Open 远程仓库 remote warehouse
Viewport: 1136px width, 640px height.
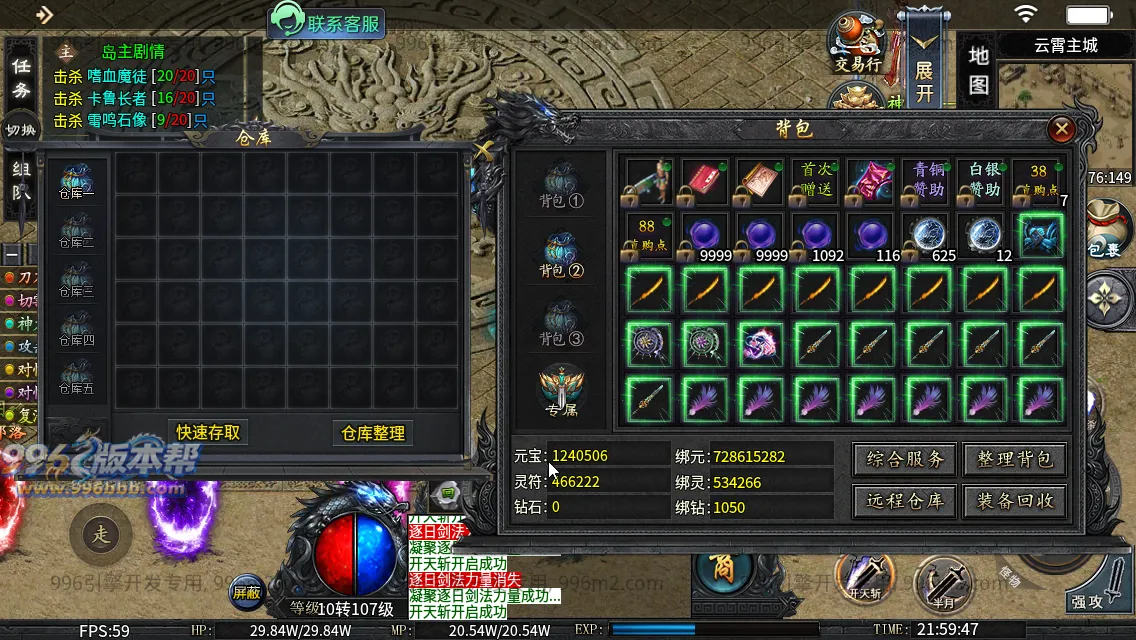coord(905,501)
